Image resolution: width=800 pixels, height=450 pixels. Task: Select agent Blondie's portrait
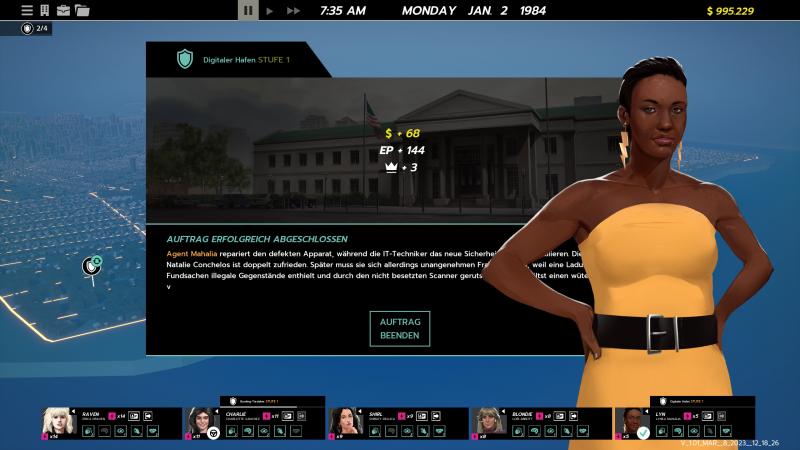(488, 422)
